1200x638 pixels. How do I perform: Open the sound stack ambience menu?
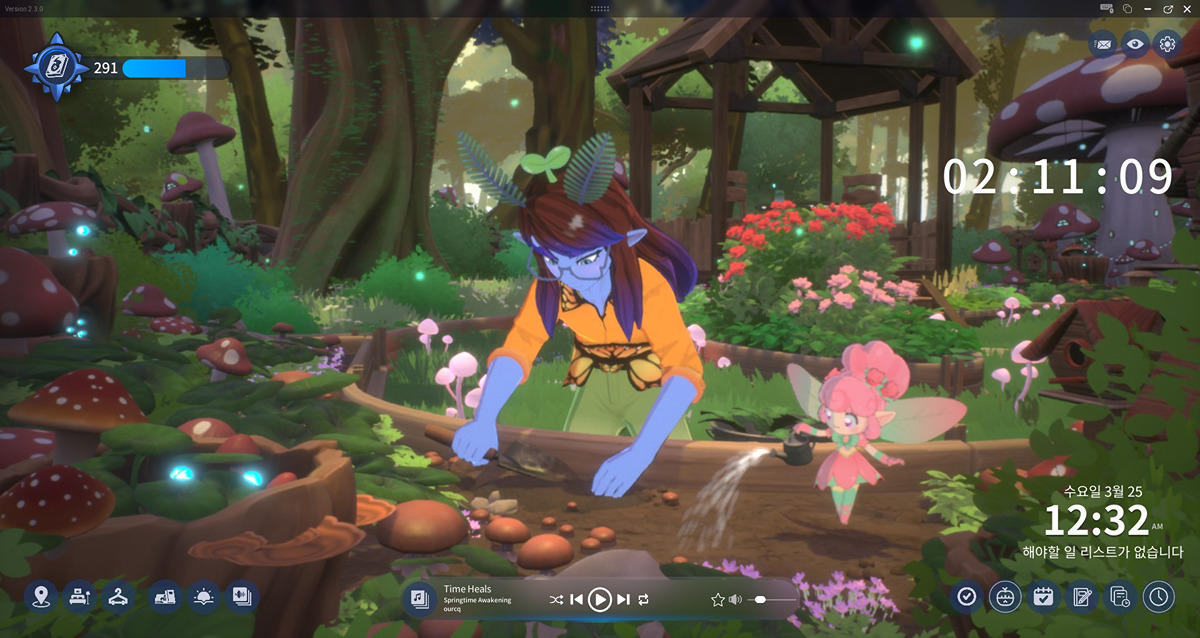coord(241,597)
